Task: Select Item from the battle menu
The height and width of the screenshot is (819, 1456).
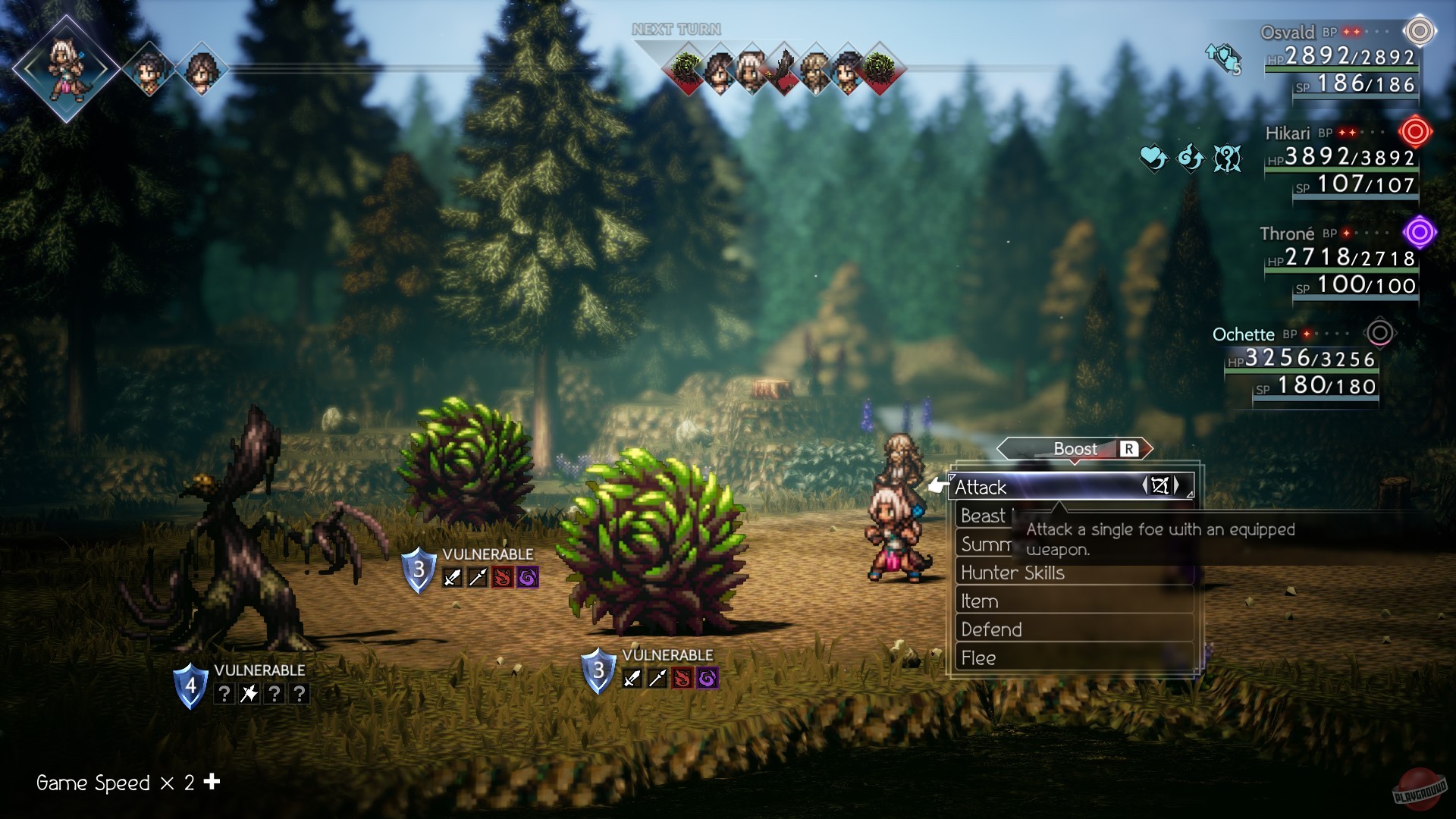Action: (977, 601)
